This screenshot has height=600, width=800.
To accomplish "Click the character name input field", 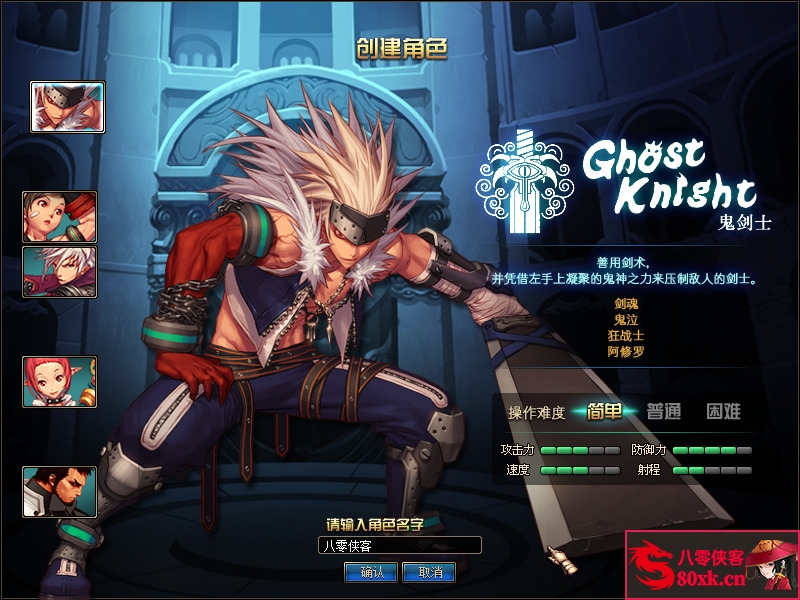I will 399,545.
